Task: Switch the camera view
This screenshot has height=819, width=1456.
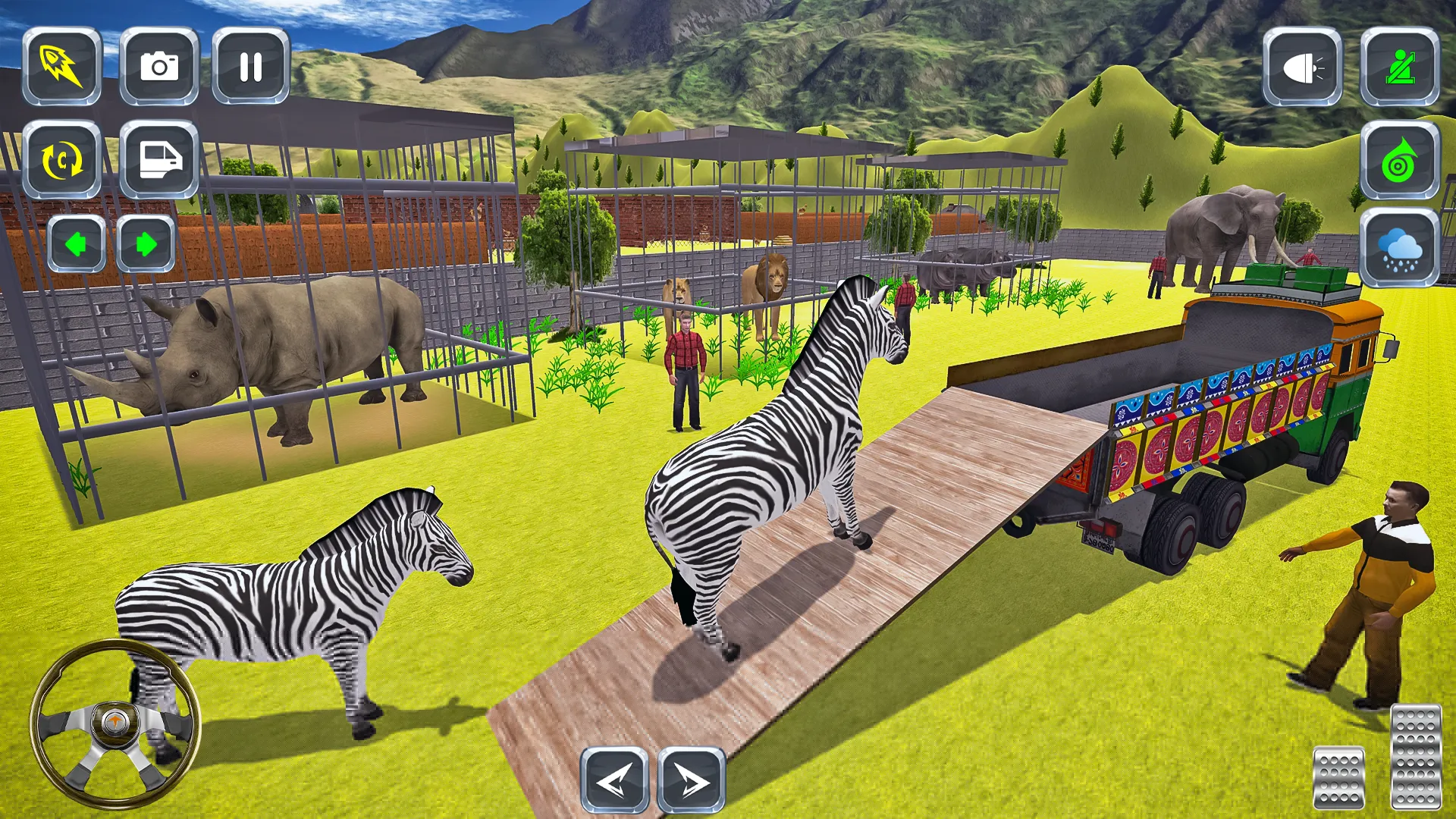Action: pyautogui.click(x=159, y=66)
